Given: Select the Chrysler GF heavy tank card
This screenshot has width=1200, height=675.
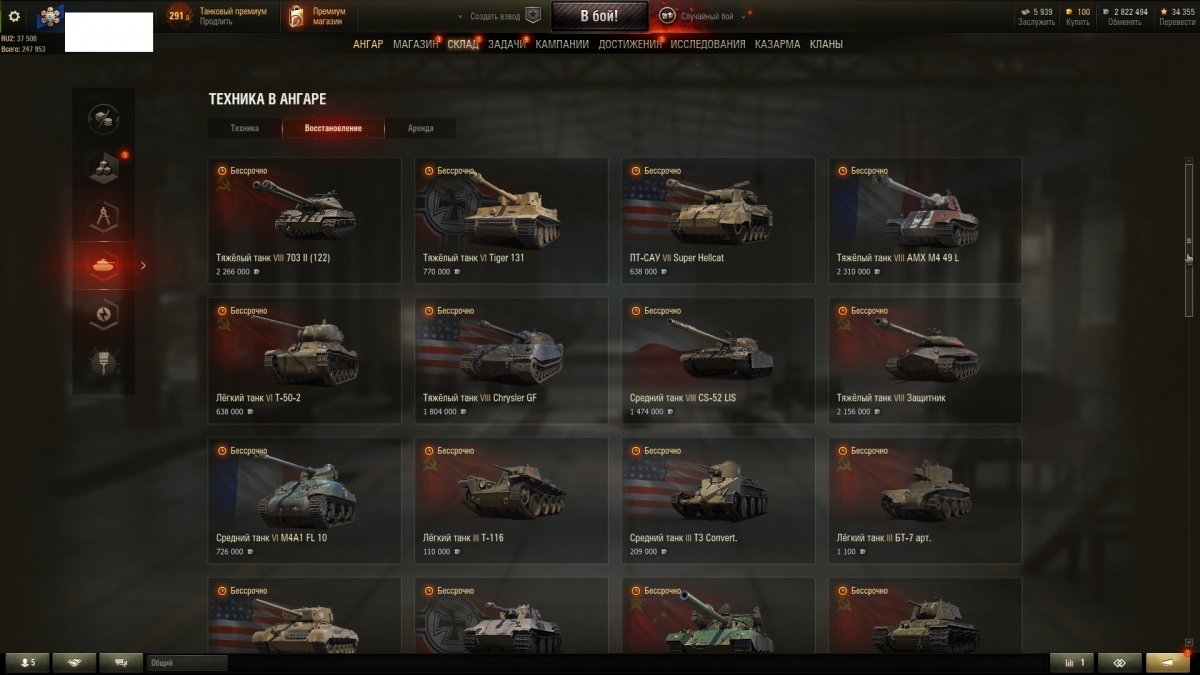Looking at the screenshot, I should click(511, 360).
